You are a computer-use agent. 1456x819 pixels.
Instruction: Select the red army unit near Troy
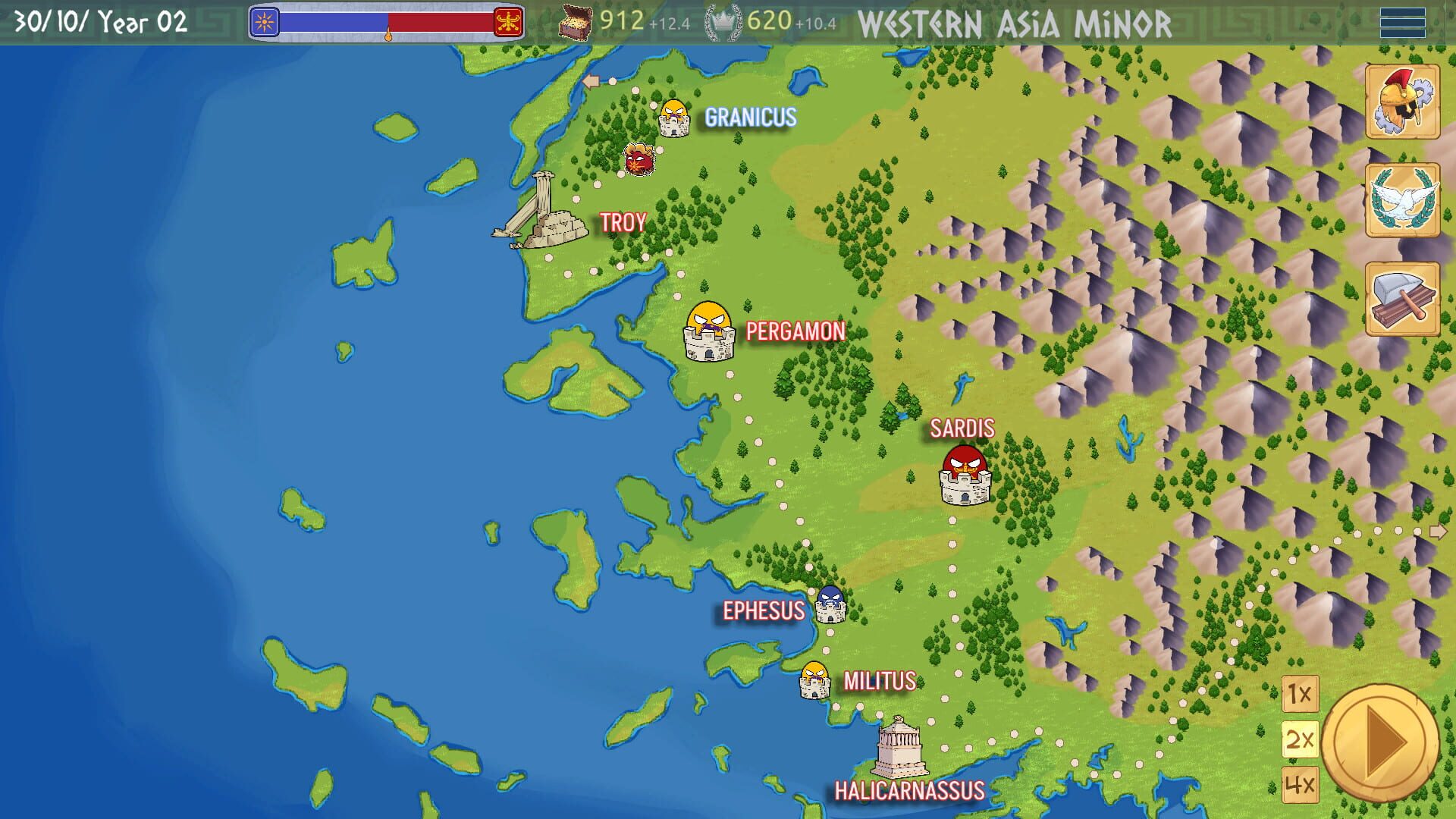coord(641,160)
